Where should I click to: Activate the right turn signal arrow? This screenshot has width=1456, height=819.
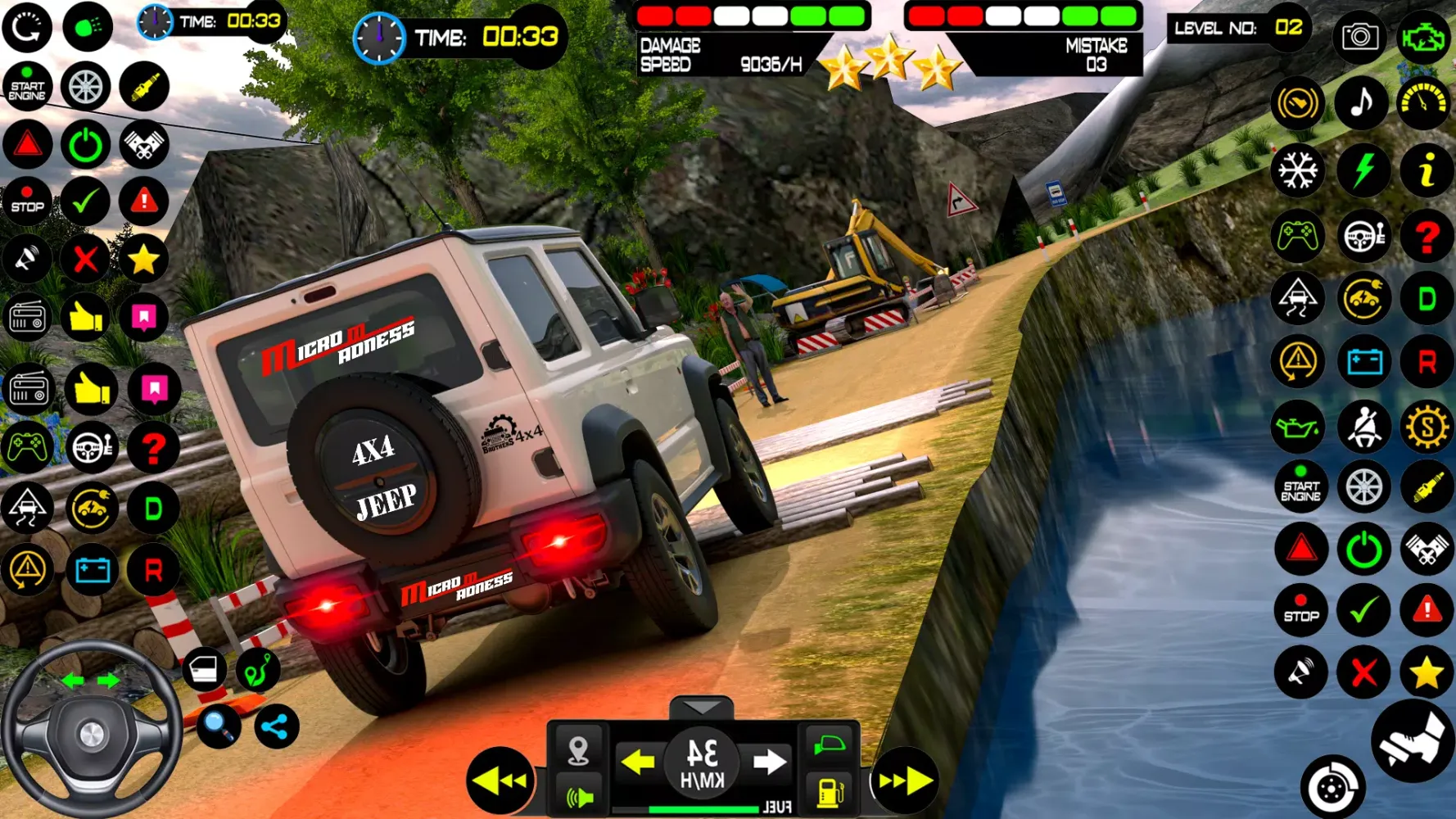point(769,762)
